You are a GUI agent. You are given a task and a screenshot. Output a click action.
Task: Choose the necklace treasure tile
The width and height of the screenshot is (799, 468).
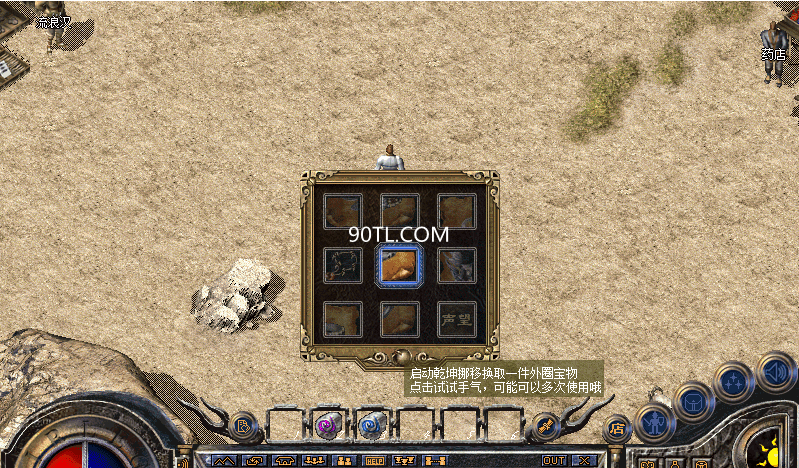pos(343,265)
